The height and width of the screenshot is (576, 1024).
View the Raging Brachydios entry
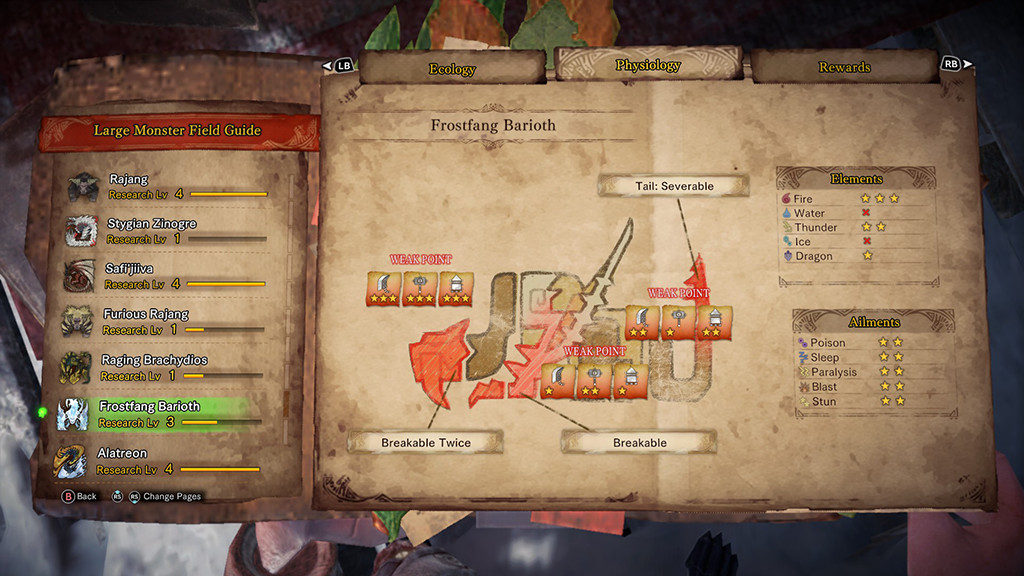165,367
